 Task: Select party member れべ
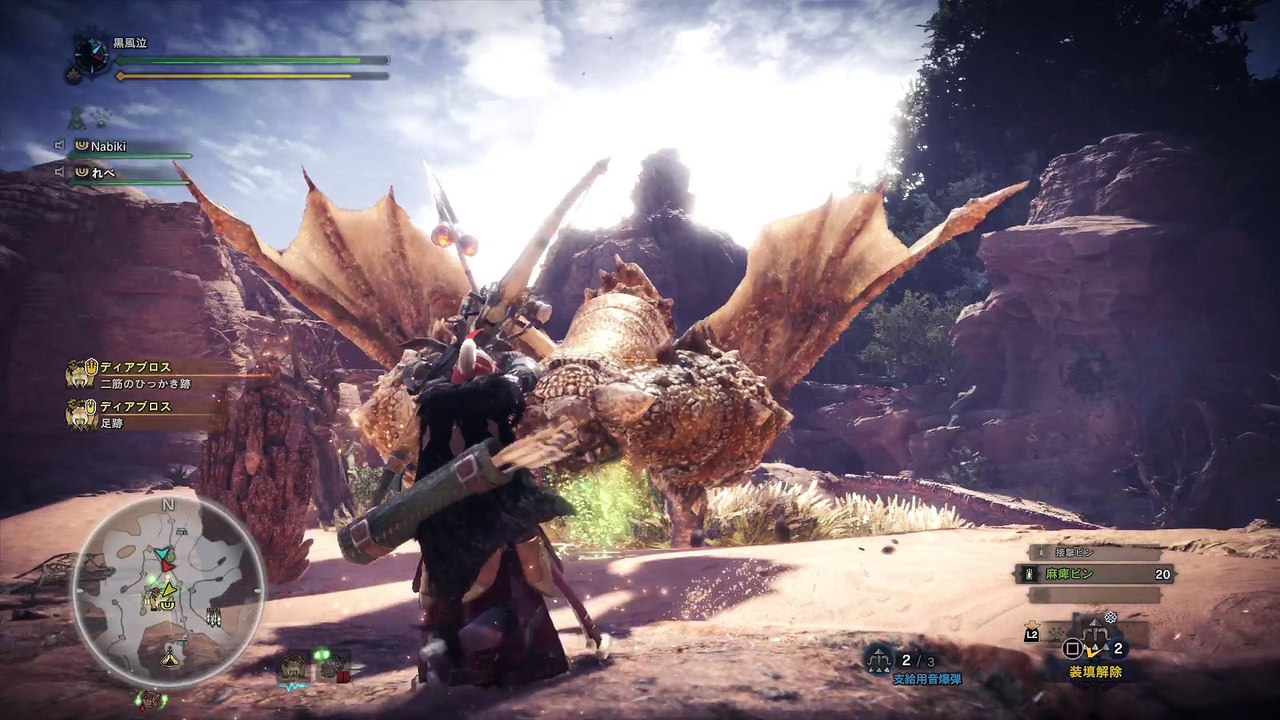(x=103, y=173)
